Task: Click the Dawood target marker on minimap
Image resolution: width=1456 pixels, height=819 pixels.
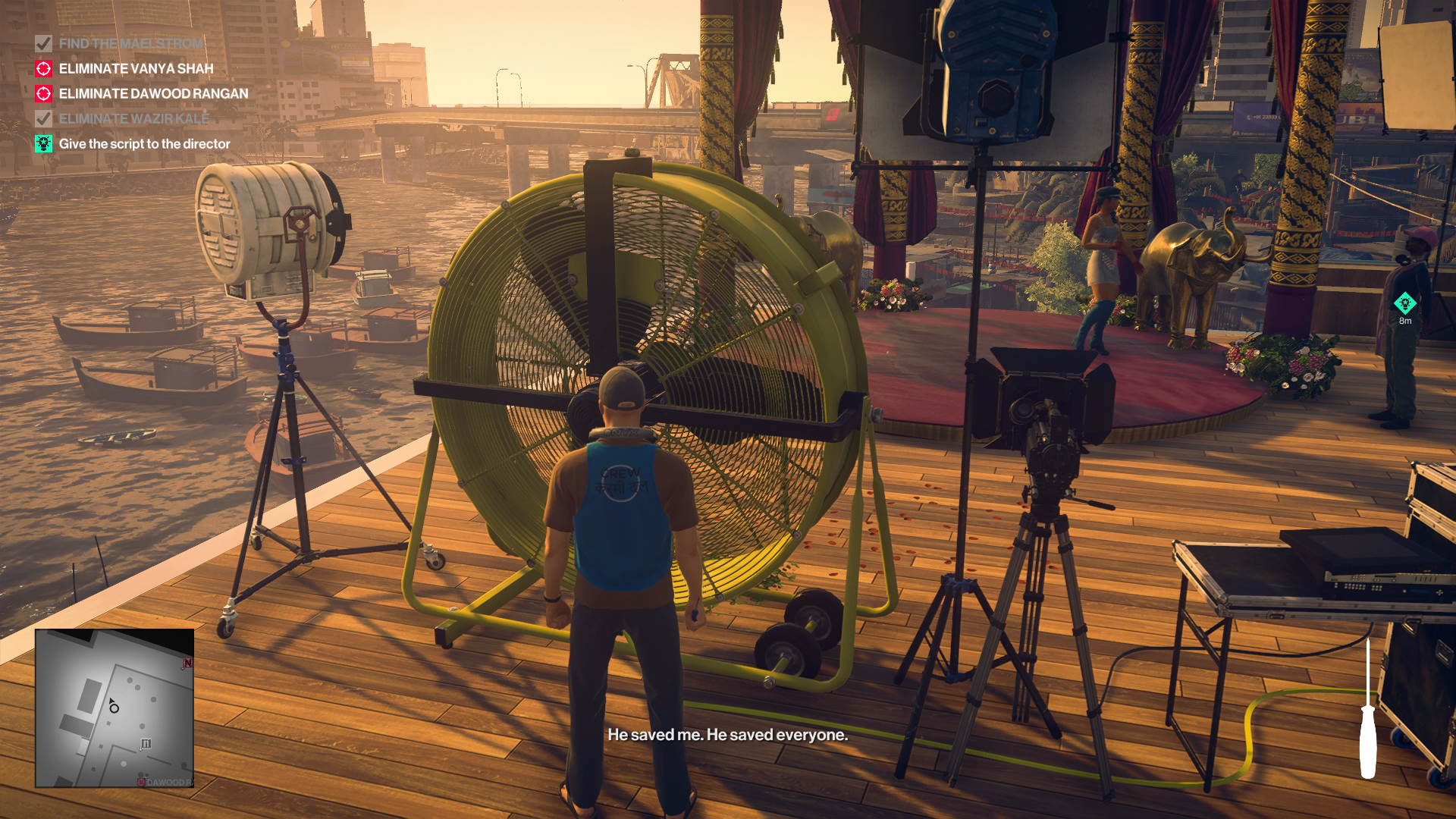Action: click(x=142, y=782)
